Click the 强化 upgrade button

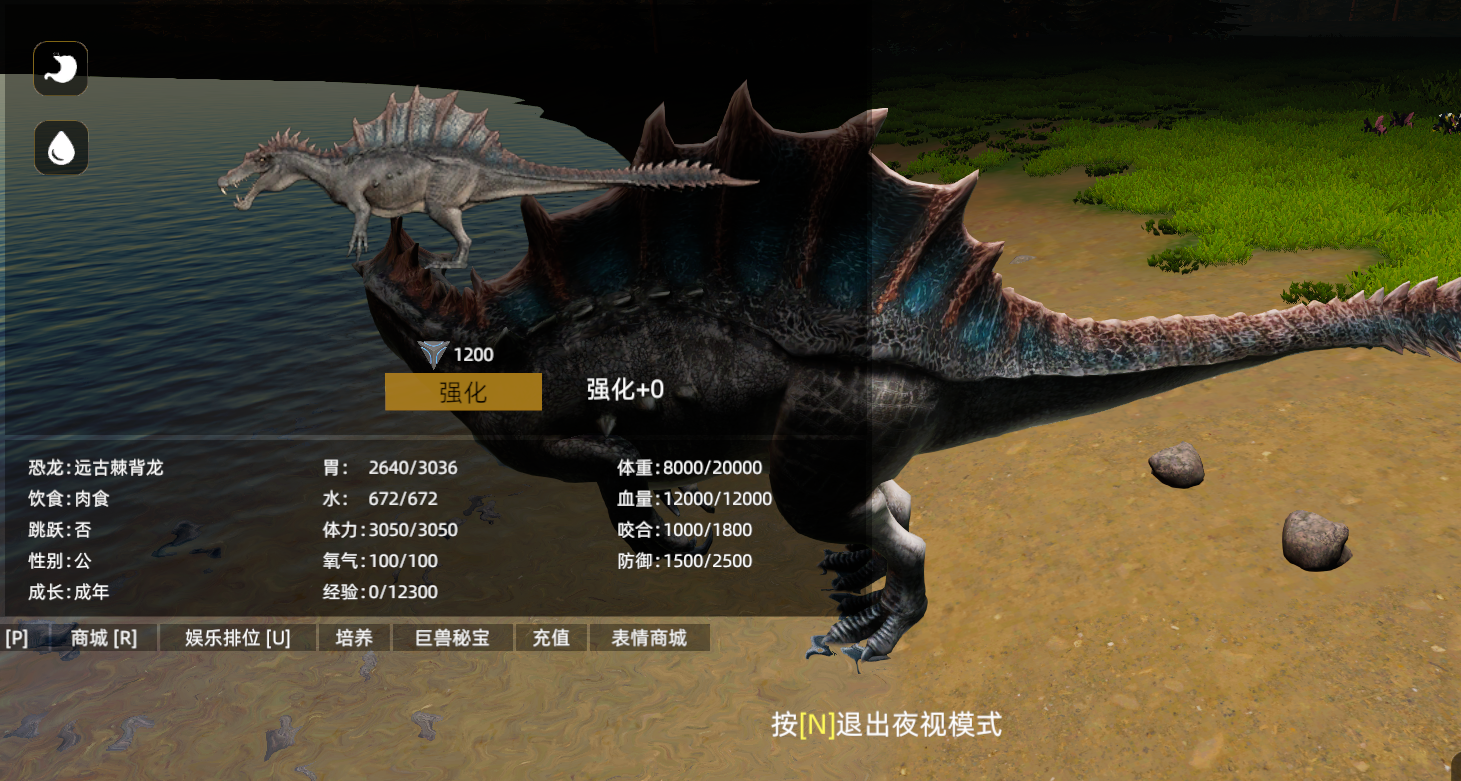point(463,392)
